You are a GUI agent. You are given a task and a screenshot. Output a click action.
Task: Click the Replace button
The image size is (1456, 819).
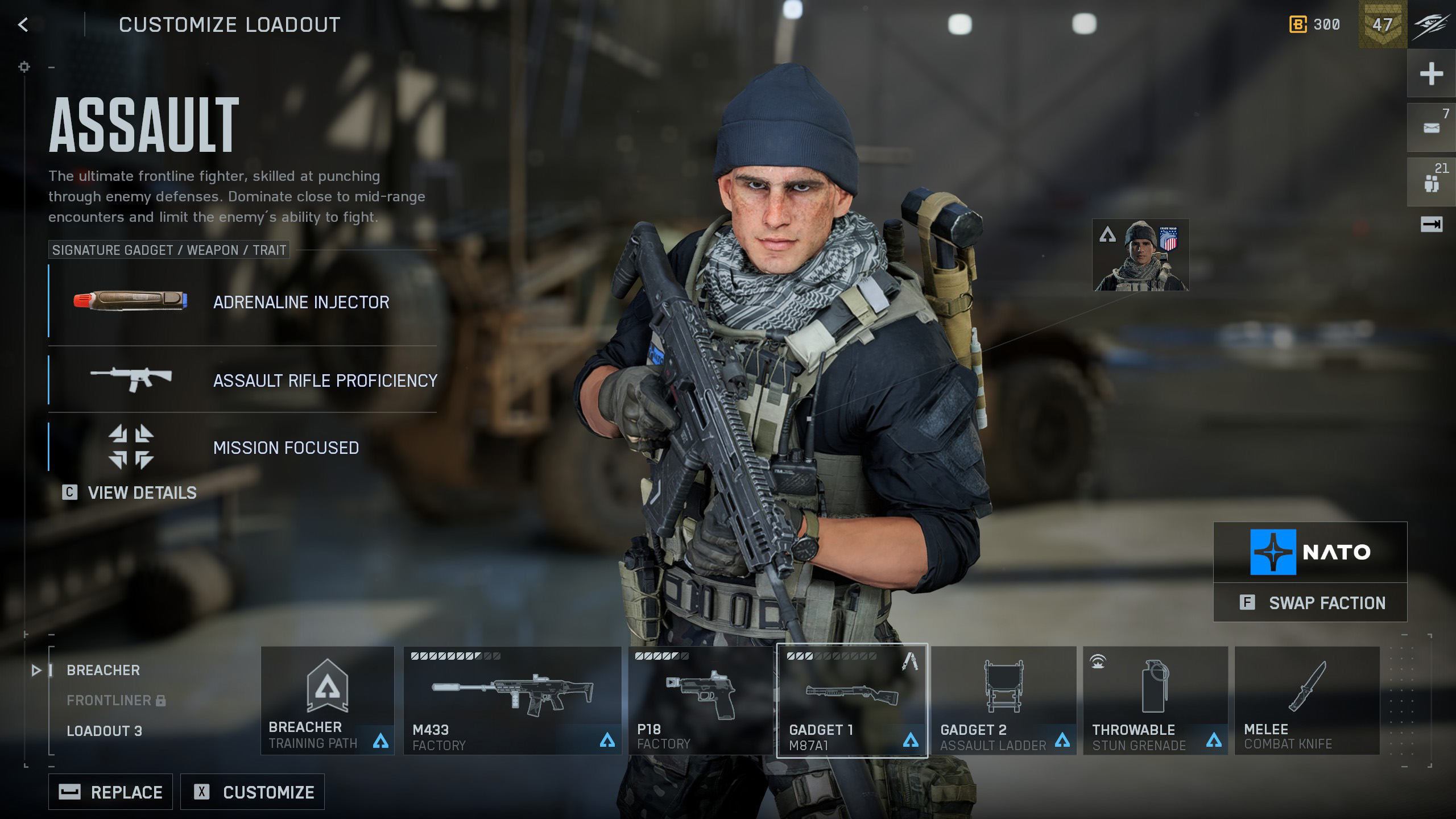point(110,792)
